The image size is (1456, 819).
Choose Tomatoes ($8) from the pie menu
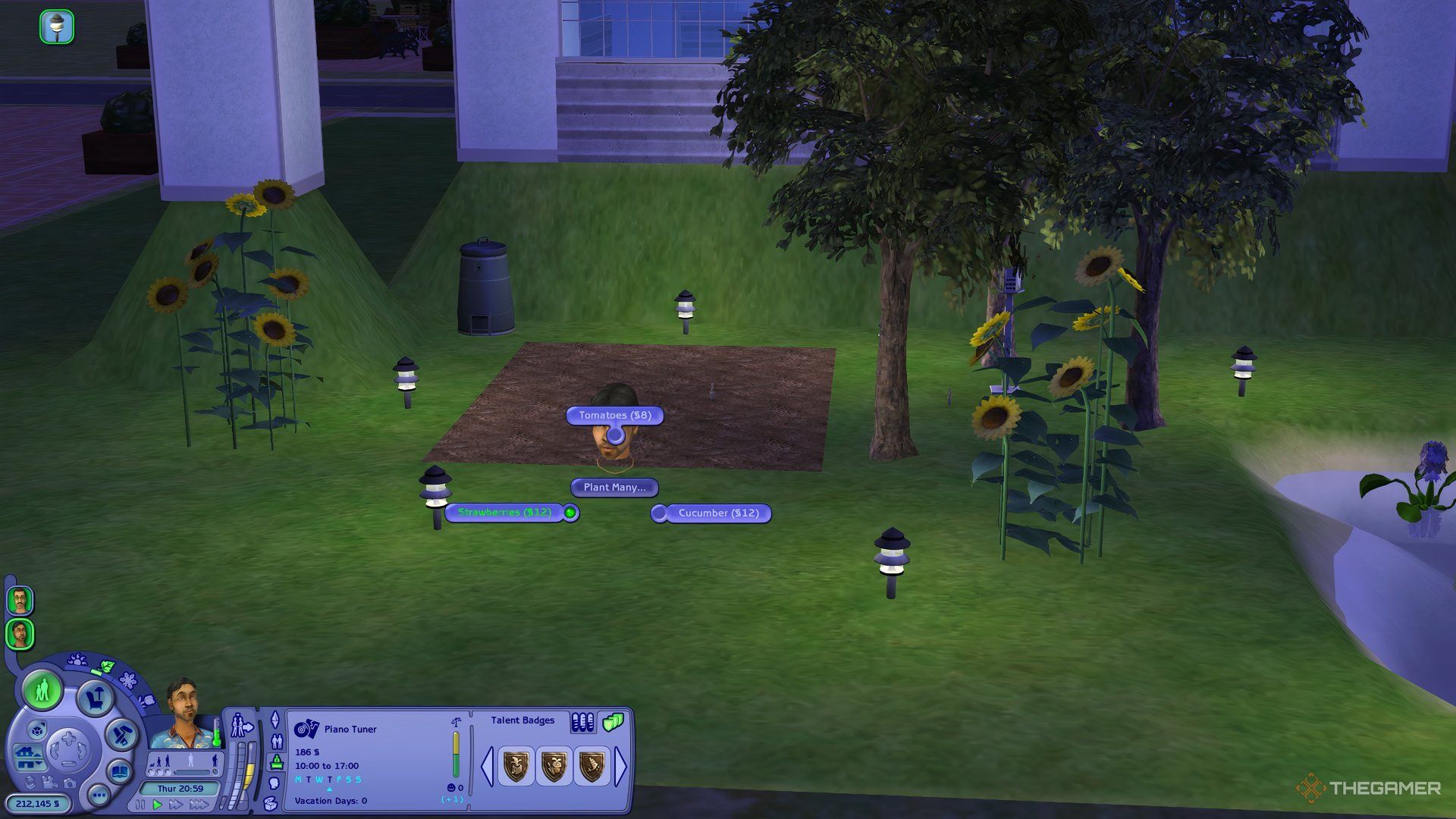click(614, 416)
